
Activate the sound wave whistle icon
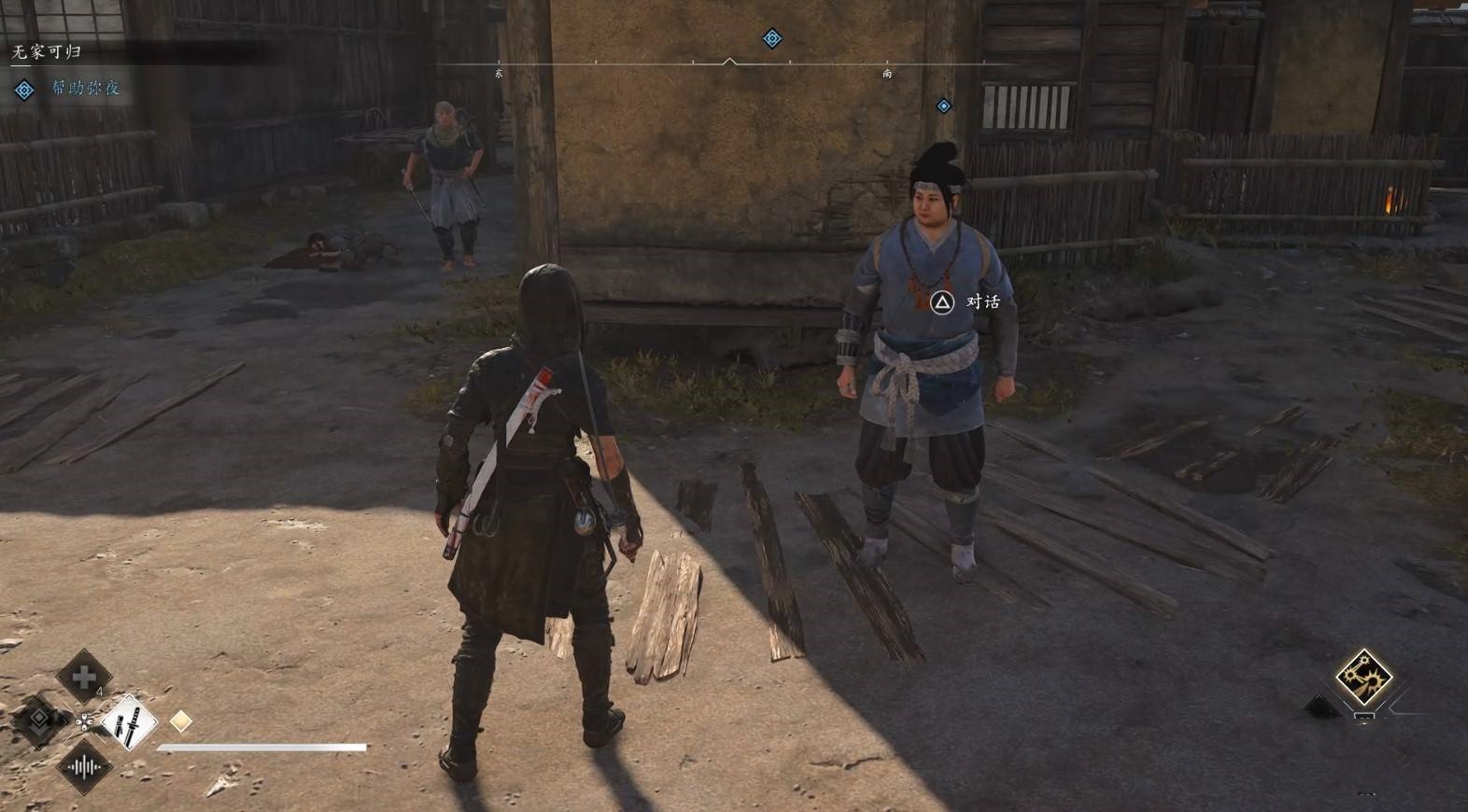(x=85, y=767)
